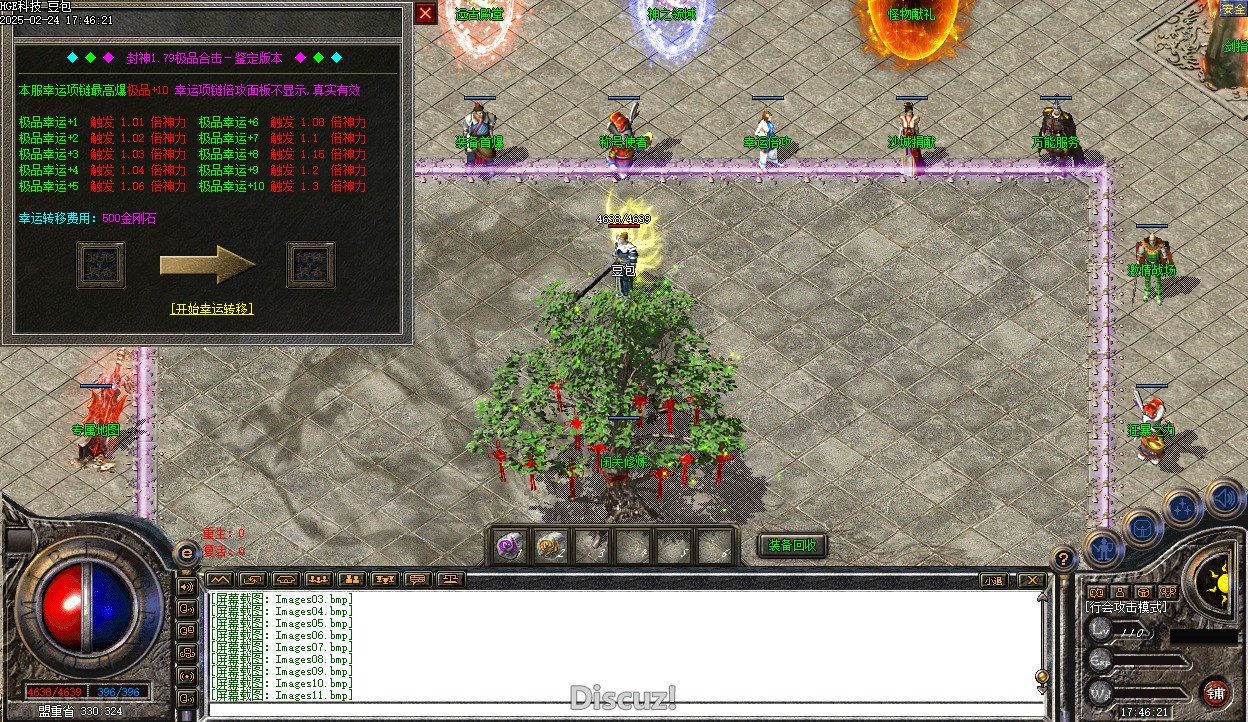Open the bag round button
The width and height of the screenshot is (1248, 722).
[1143, 528]
